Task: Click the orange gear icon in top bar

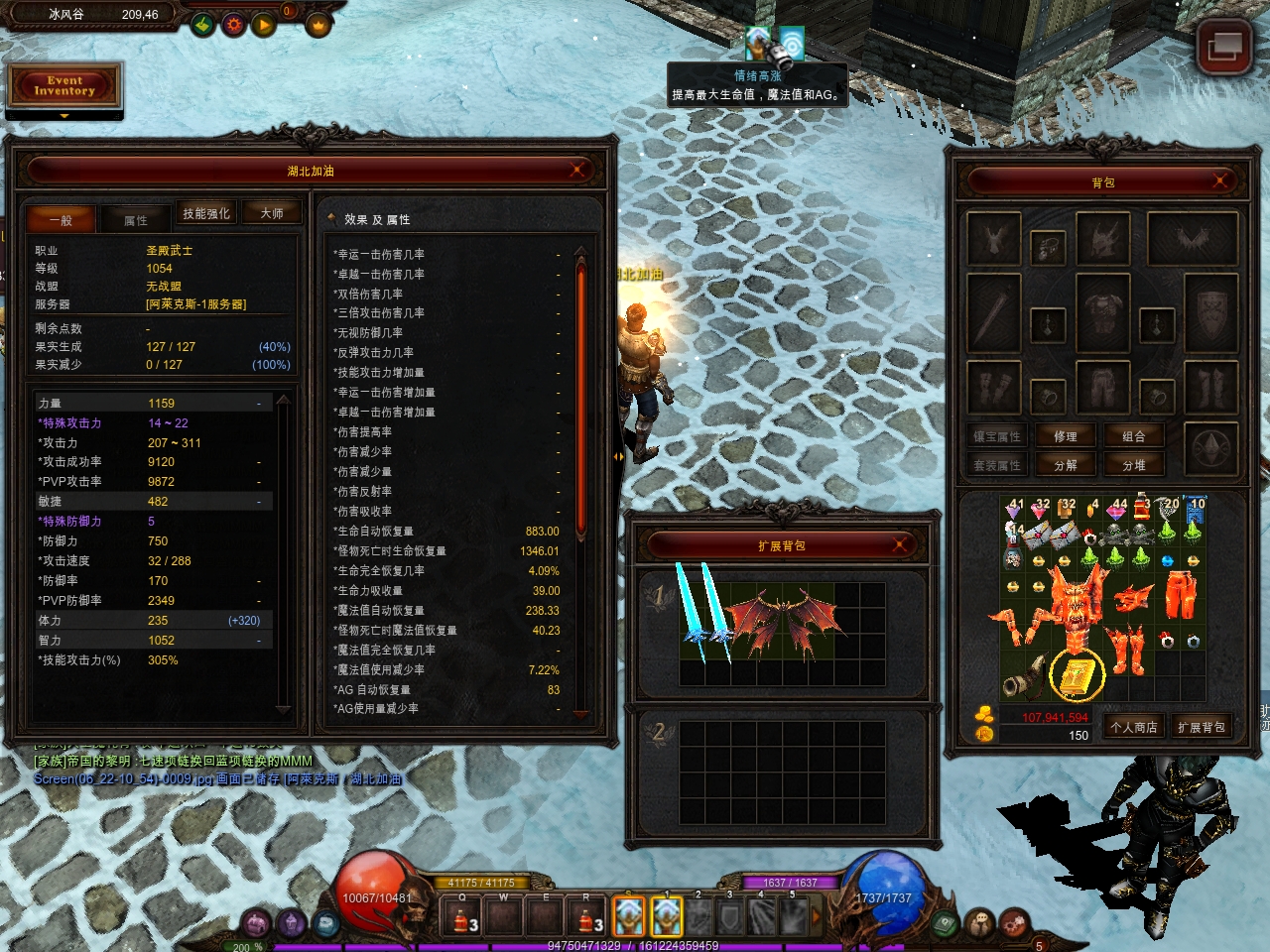Action: 234,24
